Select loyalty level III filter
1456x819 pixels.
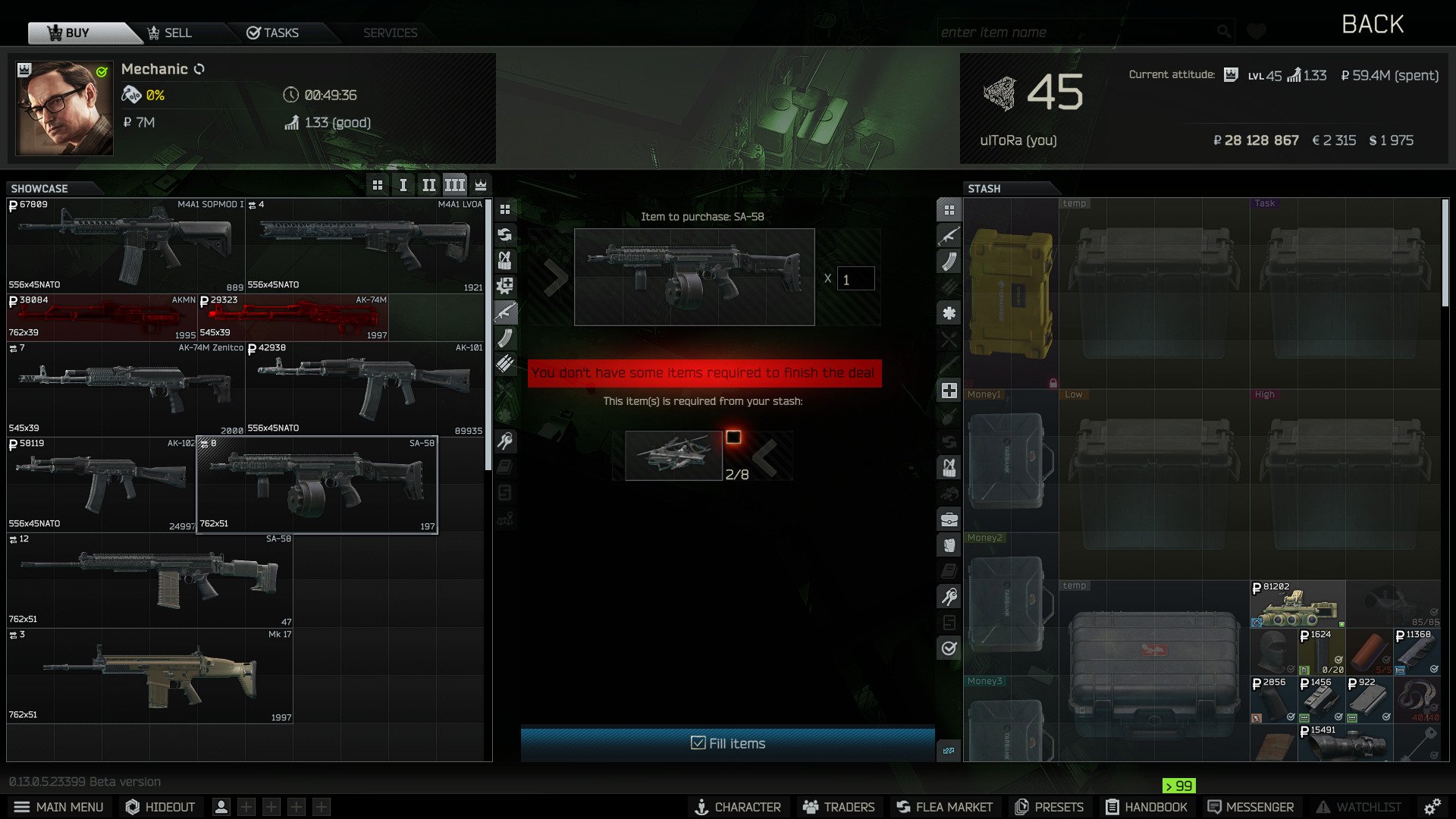[454, 185]
